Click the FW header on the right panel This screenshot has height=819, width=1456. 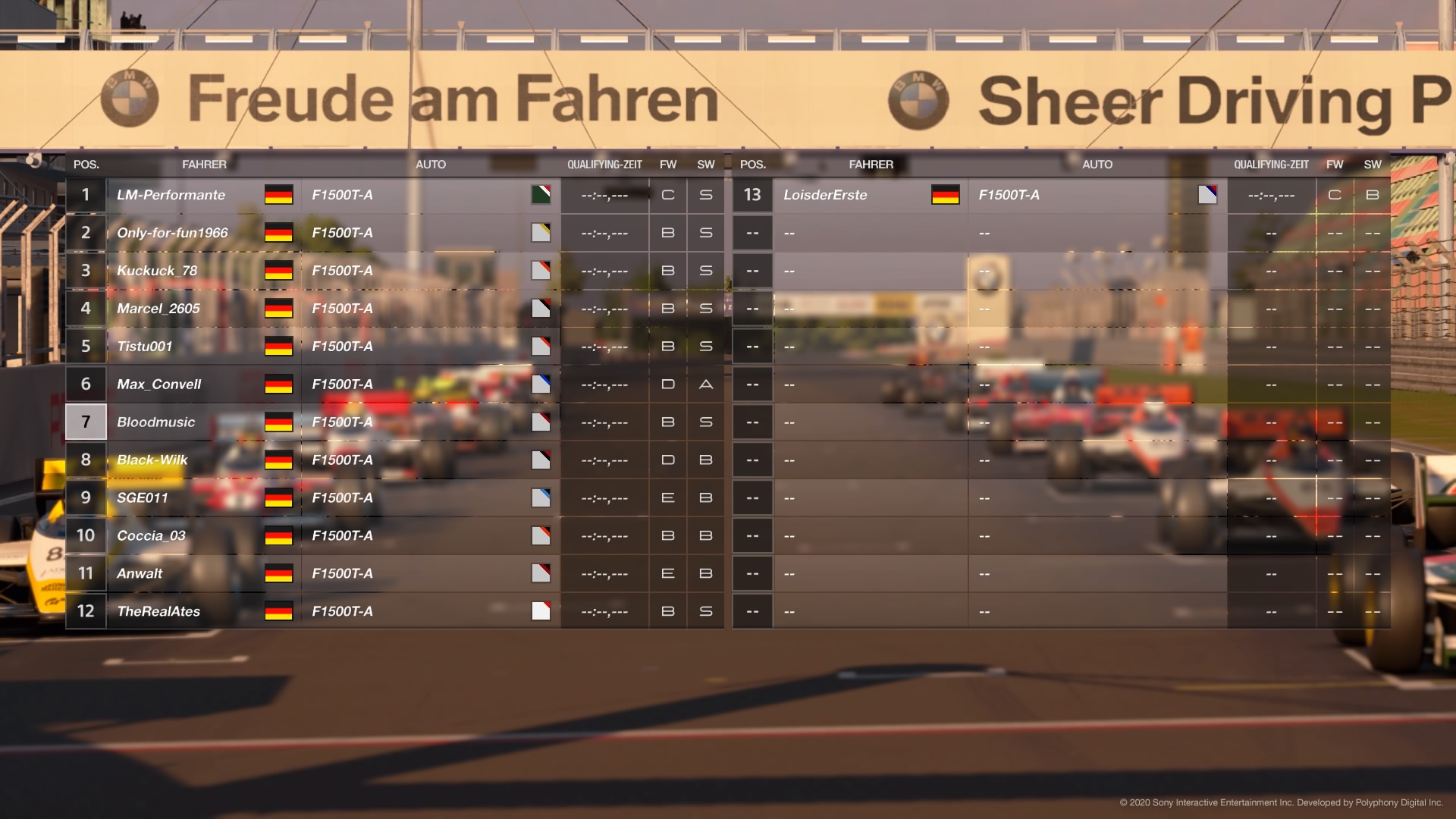(x=1335, y=164)
